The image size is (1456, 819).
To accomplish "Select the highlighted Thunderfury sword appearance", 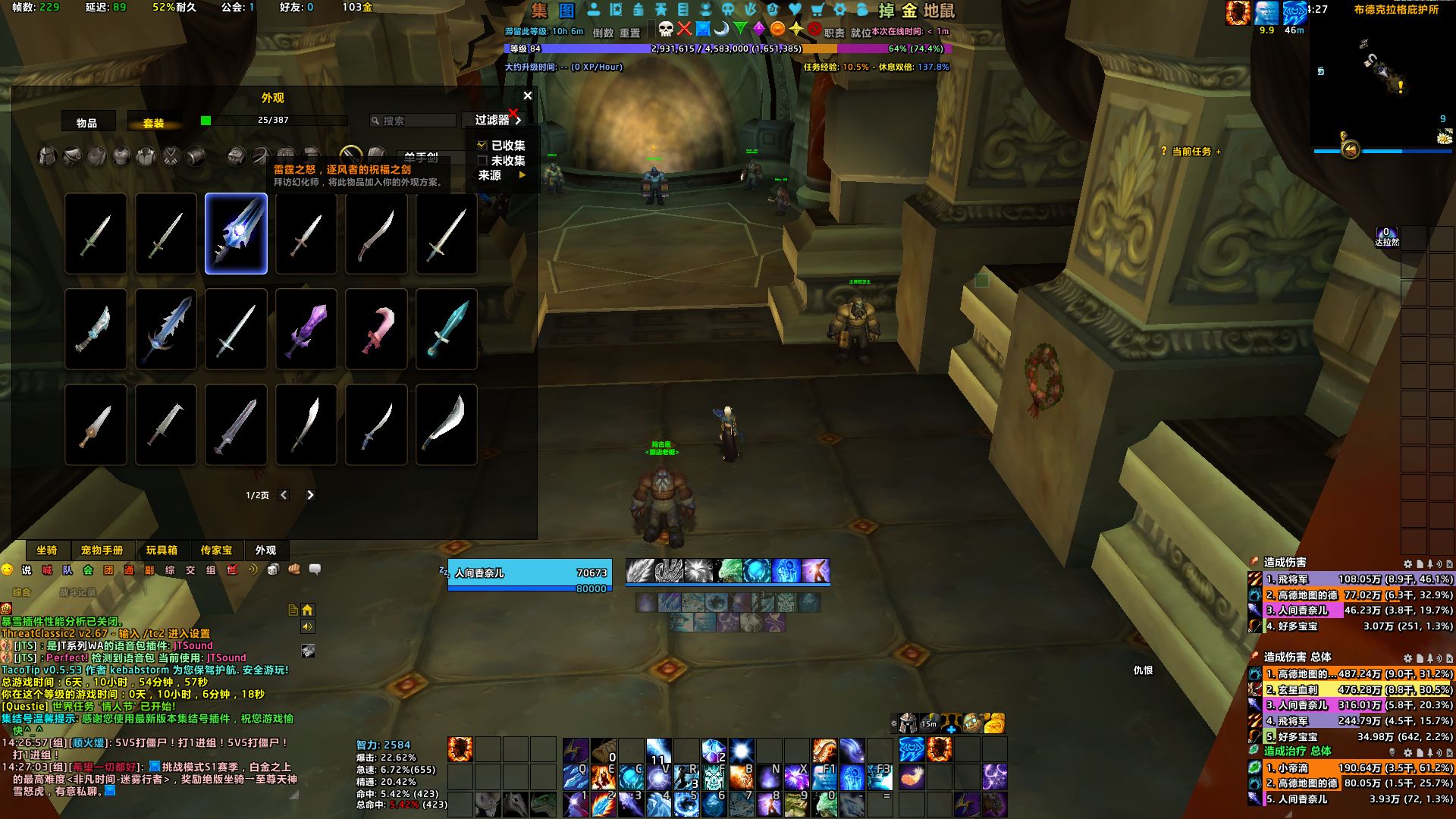I will pos(236,234).
